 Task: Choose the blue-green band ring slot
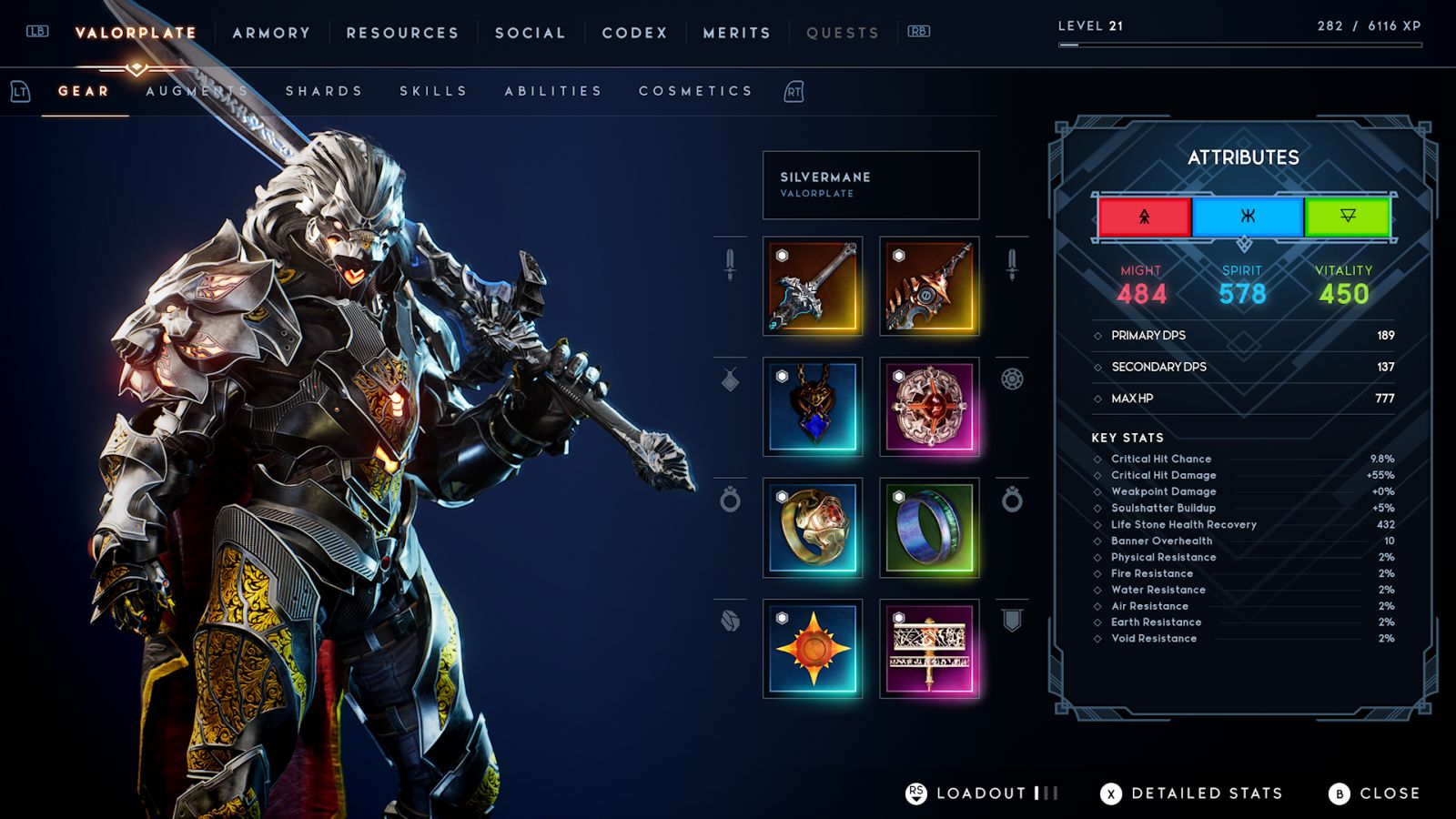pos(929,528)
